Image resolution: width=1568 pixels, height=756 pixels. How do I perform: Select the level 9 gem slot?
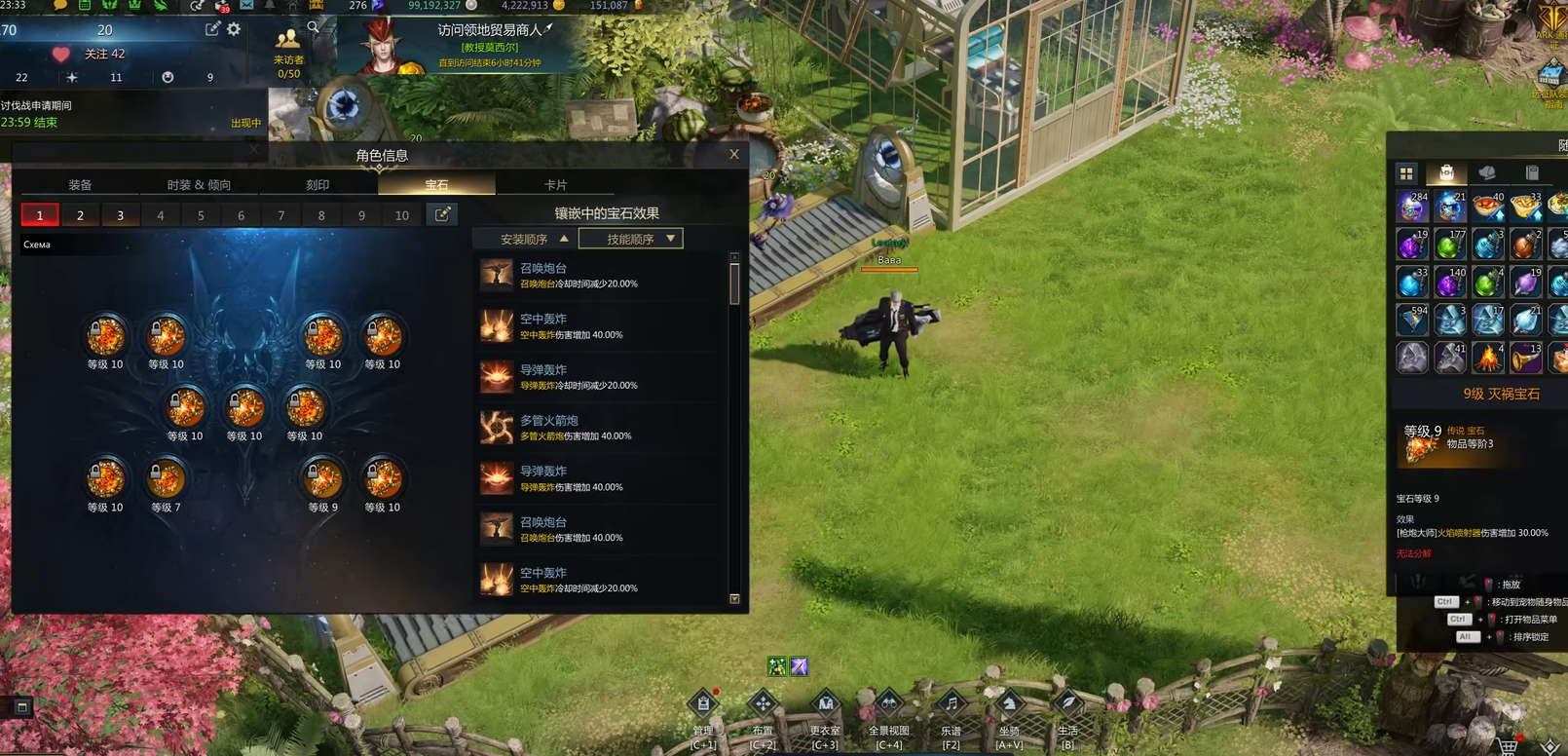pos(322,479)
